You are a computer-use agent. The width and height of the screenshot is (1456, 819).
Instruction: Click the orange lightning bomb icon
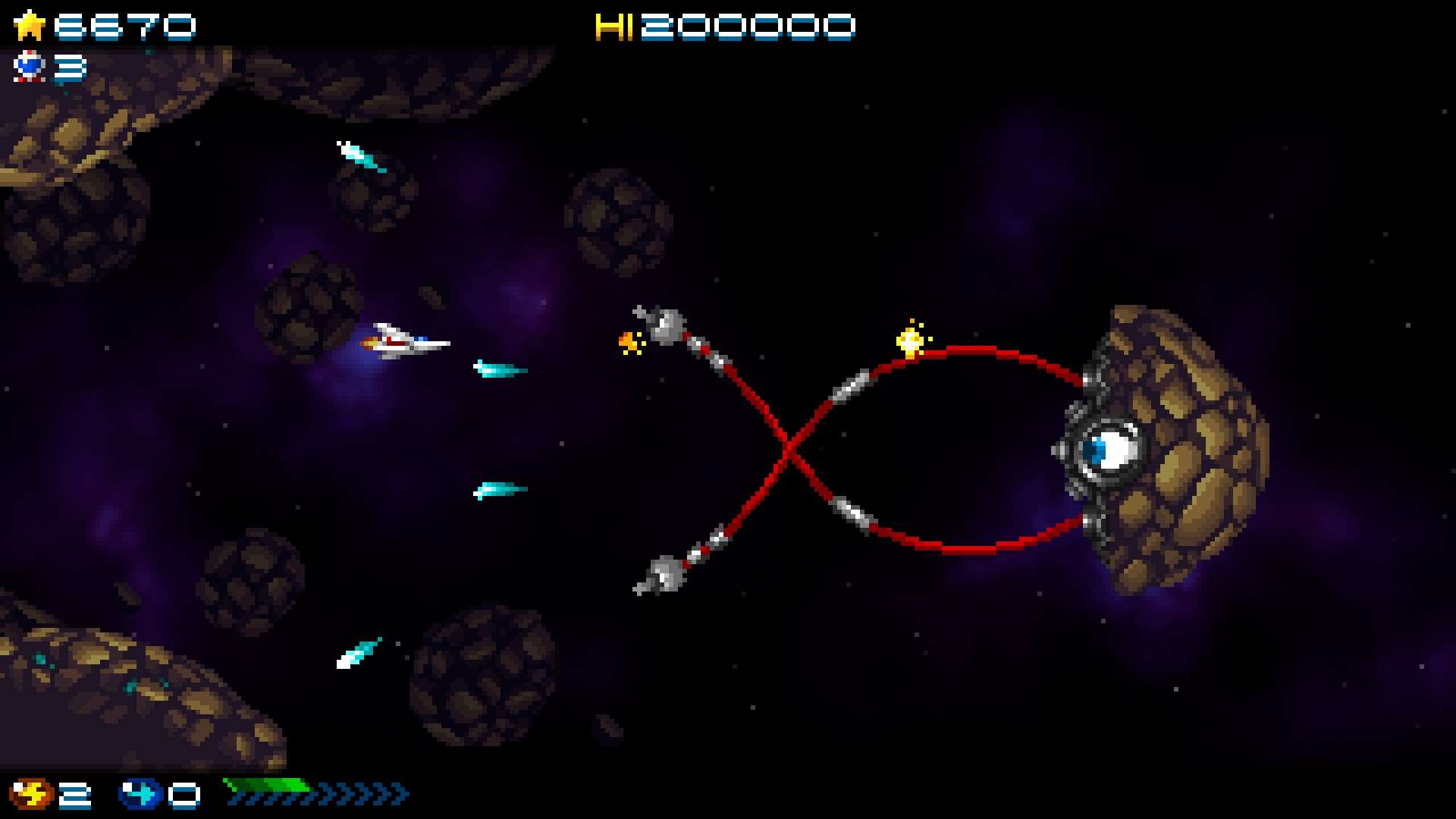pos(31,794)
